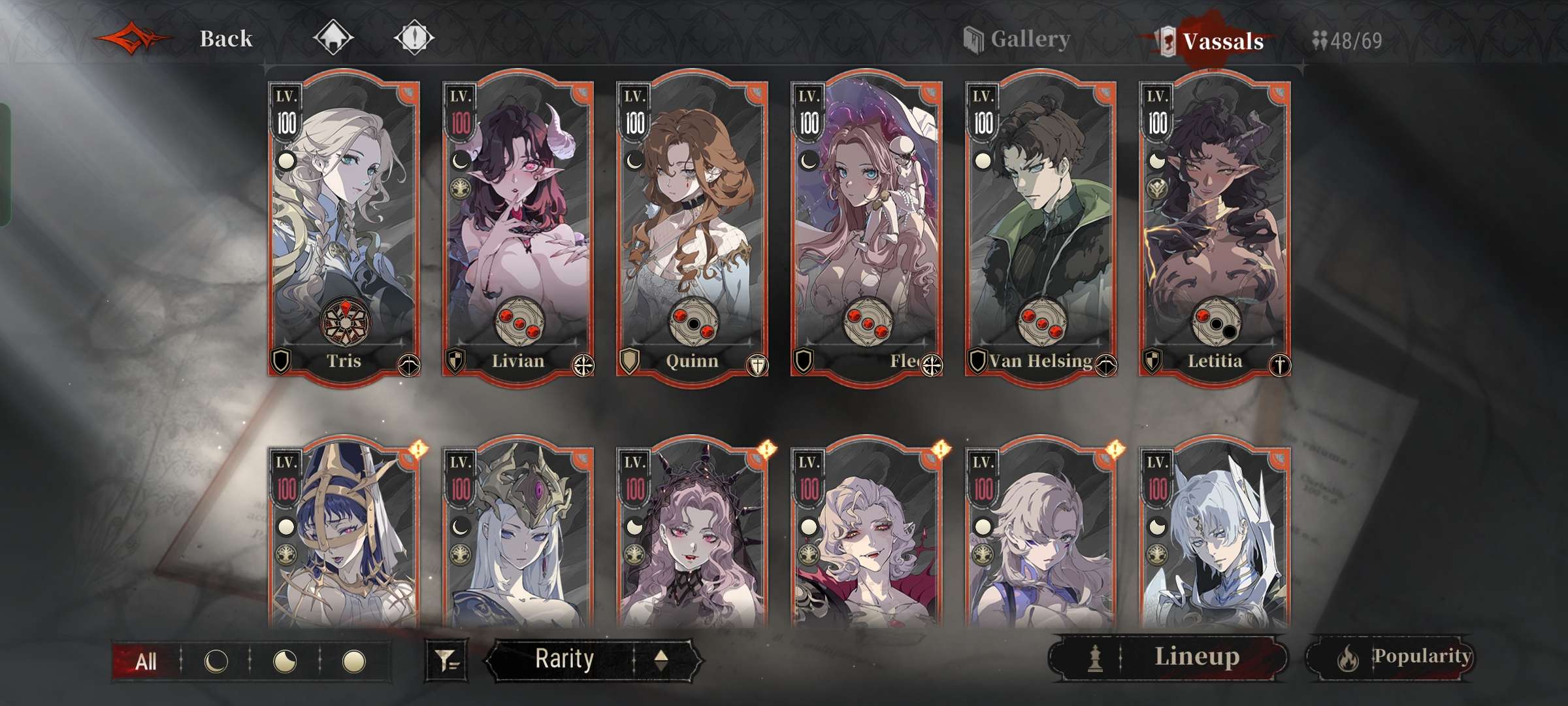1568x706 pixels.
Task: Show all vassals with the All filter
Action: [x=146, y=662]
